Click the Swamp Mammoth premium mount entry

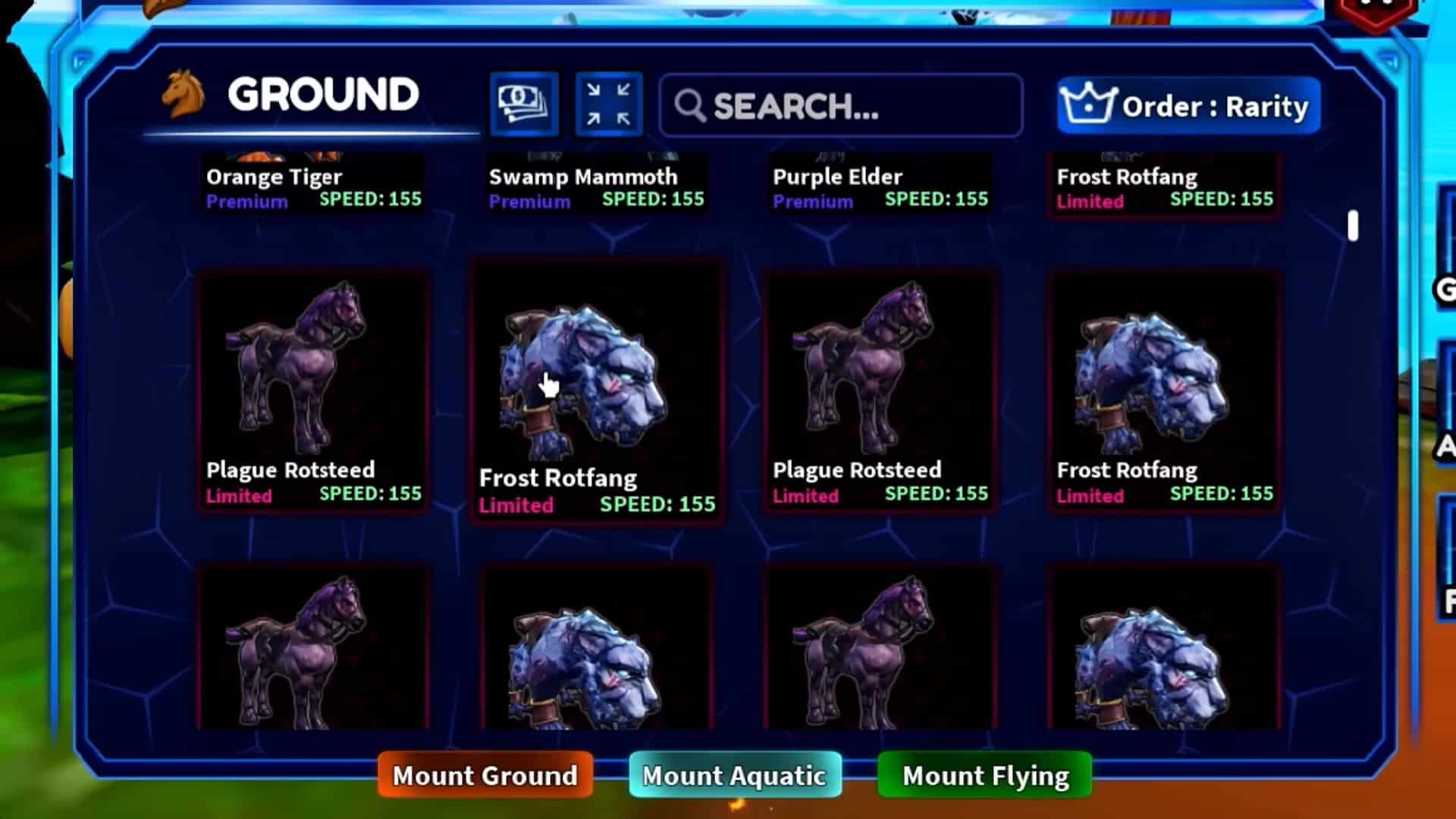596,182
